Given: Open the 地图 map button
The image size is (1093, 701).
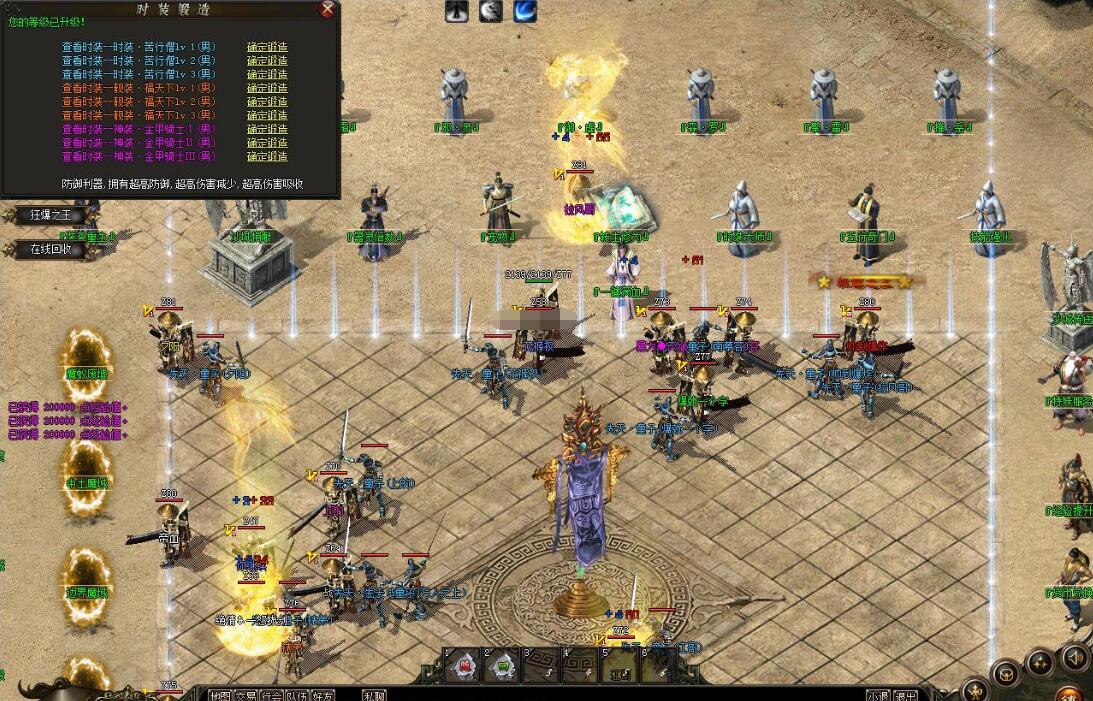Looking at the screenshot, I should click(x=219, y=695).
